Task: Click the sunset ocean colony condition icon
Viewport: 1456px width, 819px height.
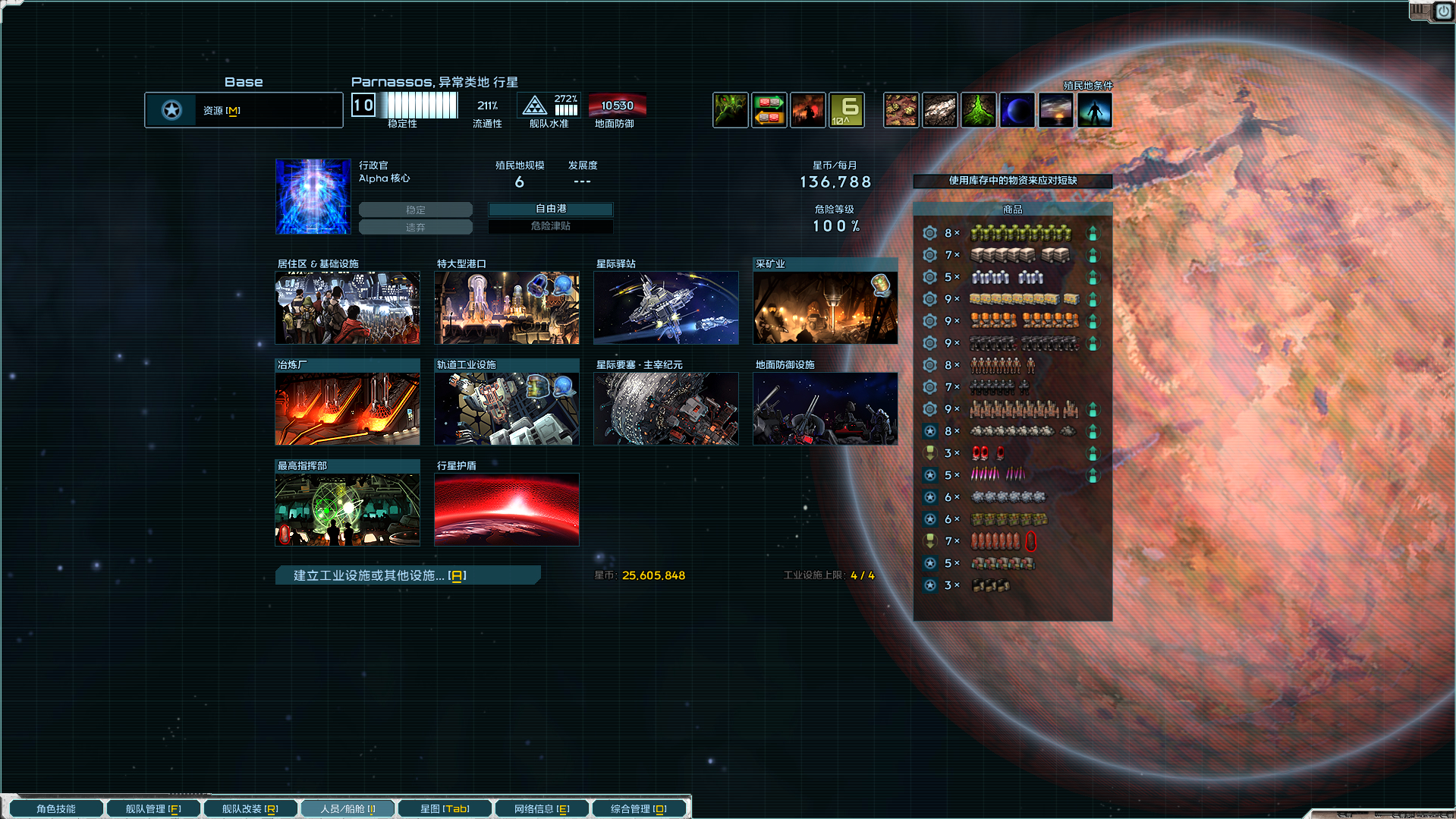Action: (x=1056, y=109)
